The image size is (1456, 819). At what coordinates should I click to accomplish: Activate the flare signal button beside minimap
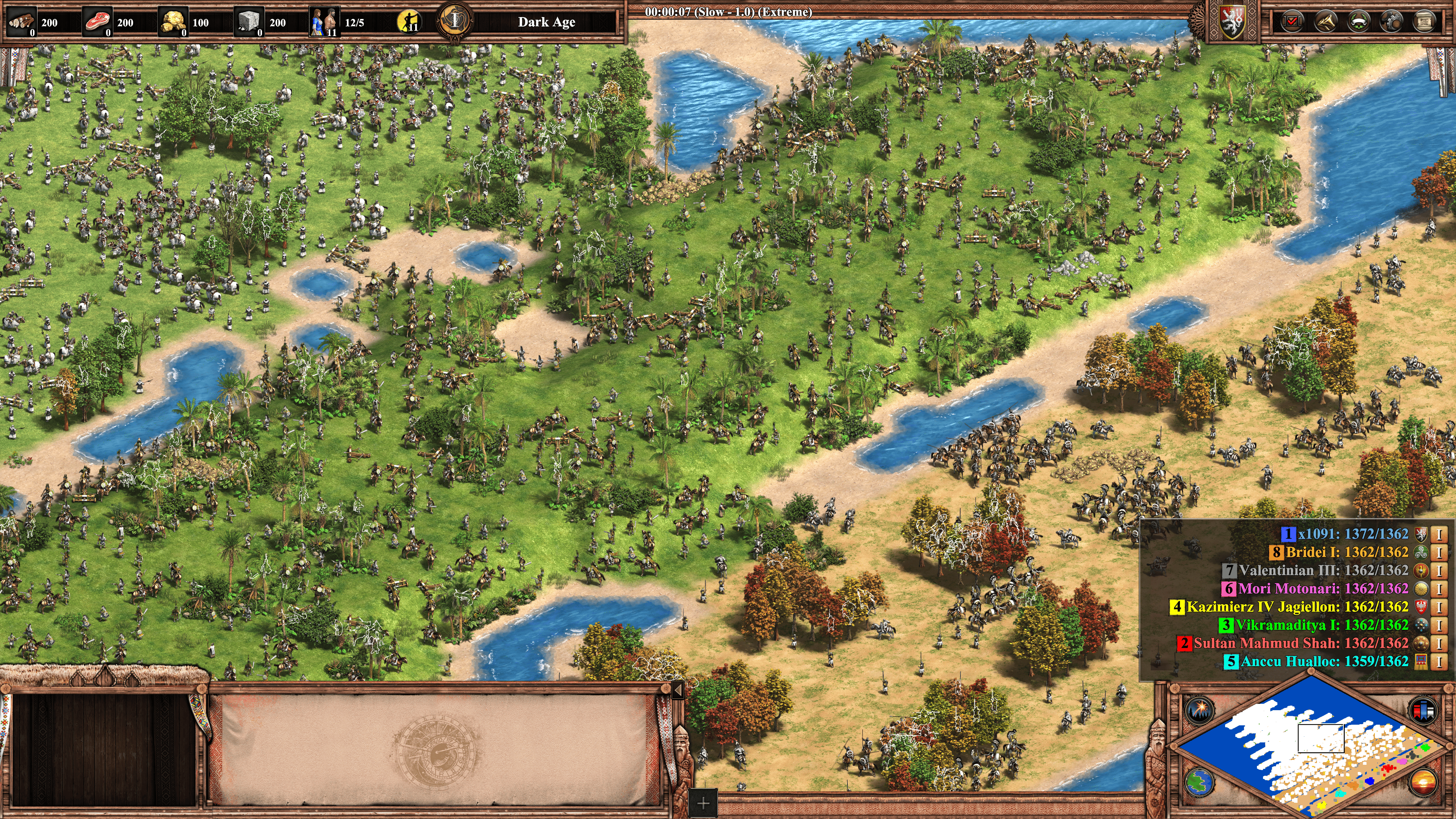click(x=1198, y=710)
